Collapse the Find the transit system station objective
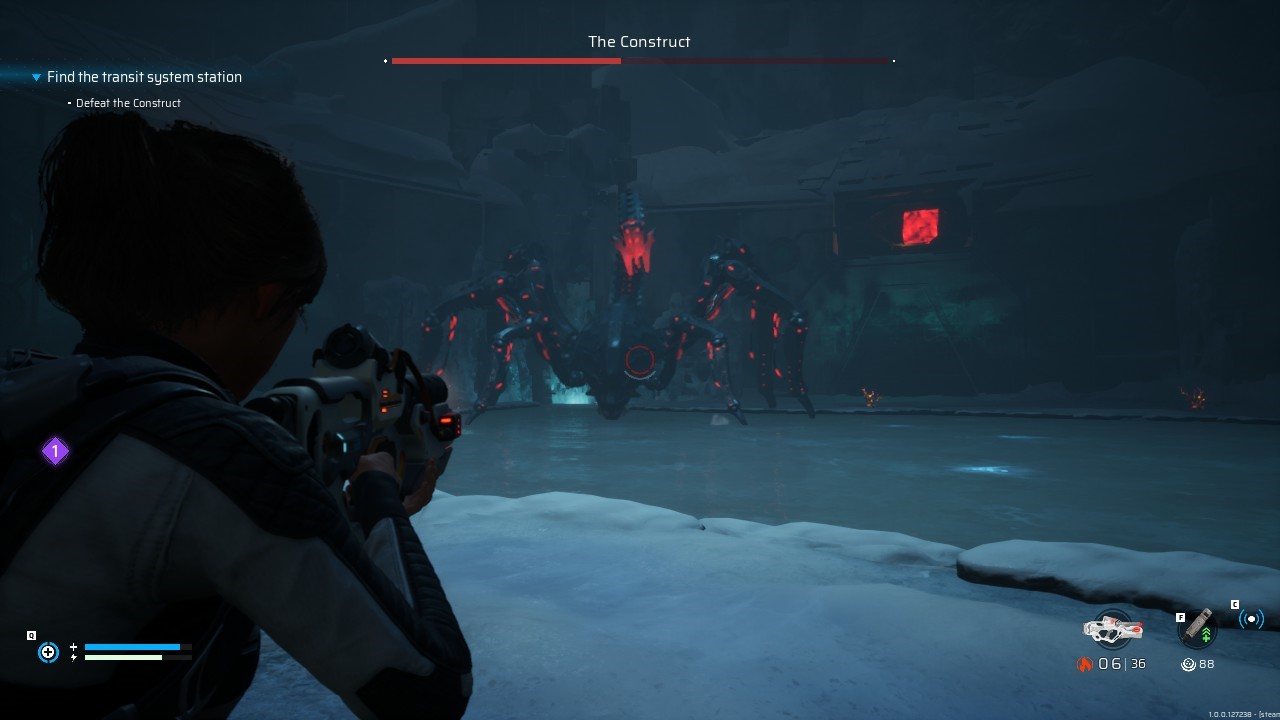 click(36, 77)
